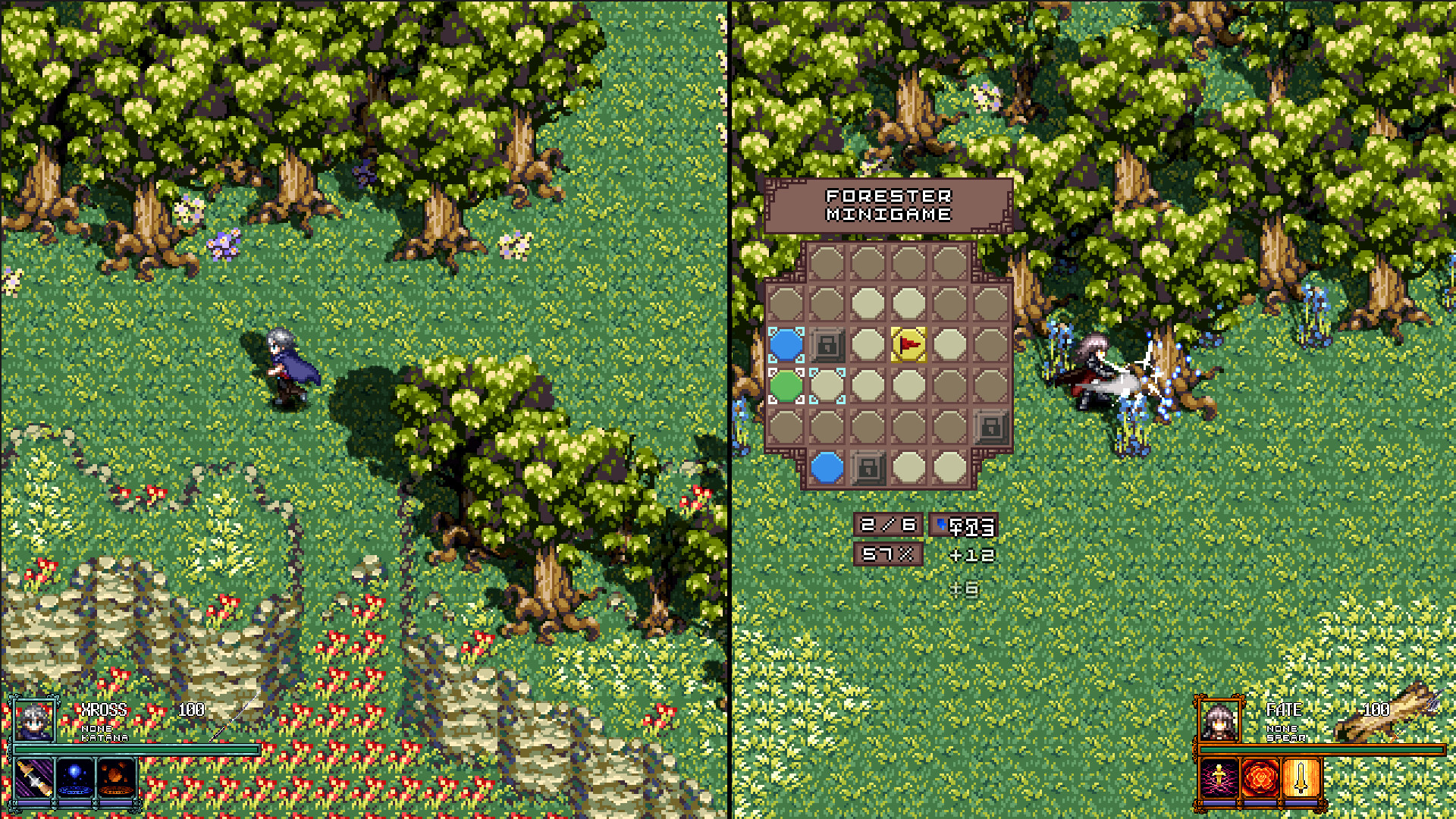
Task: Activate Xross's fire skill icon
Action: (x=118, y=777)
